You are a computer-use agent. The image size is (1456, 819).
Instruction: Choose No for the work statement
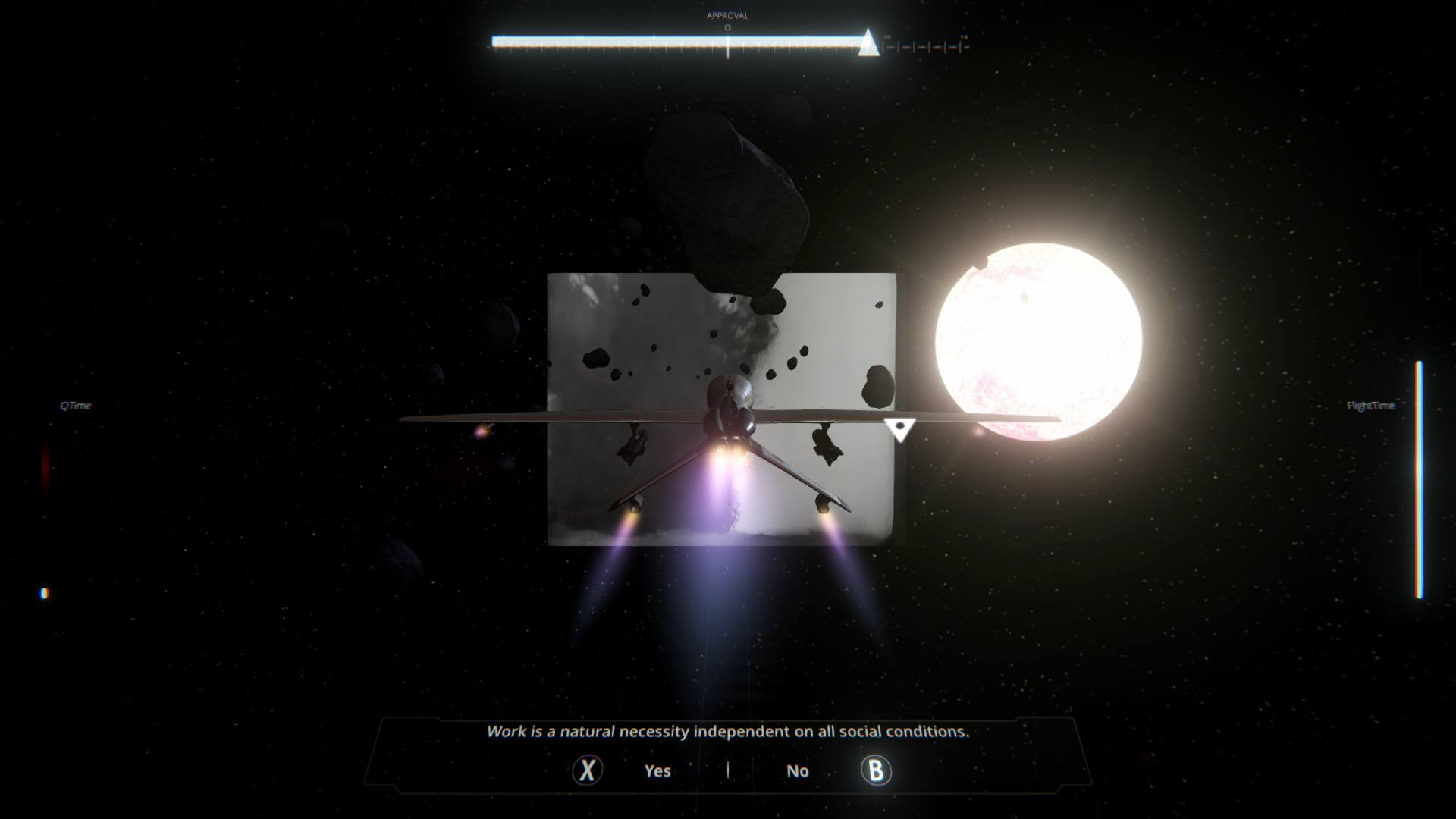pyautogui.click(x=797, y=770)
